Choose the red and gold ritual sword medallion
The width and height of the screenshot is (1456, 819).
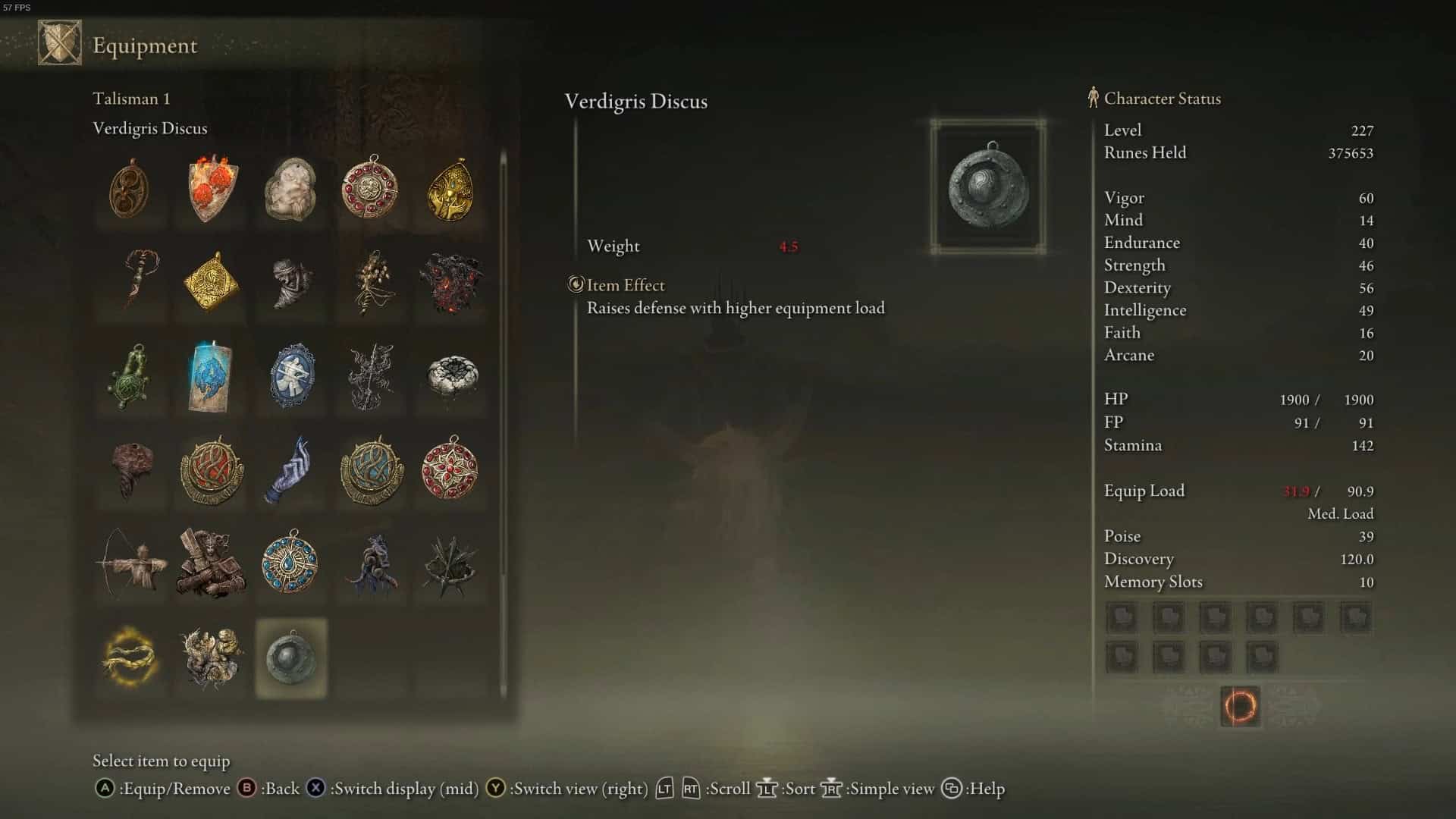pos(211,470)
